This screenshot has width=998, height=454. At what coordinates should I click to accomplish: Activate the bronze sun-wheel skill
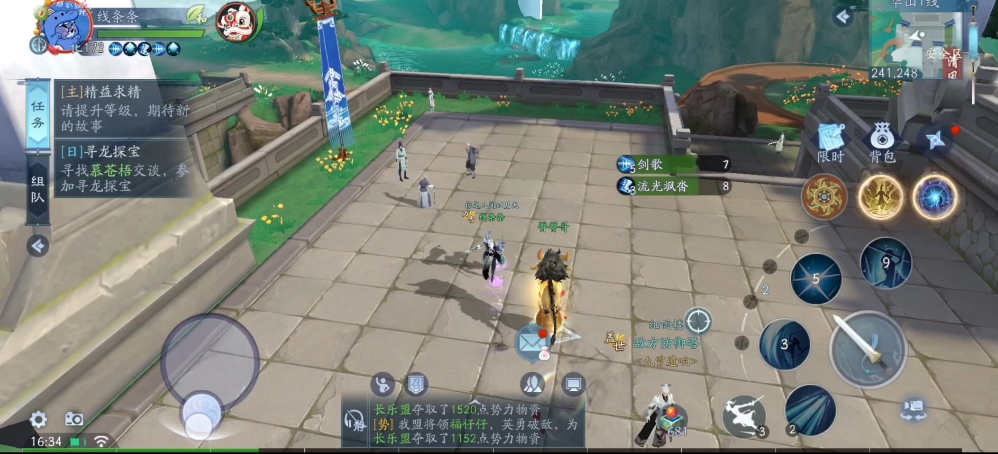pos(825,197)
